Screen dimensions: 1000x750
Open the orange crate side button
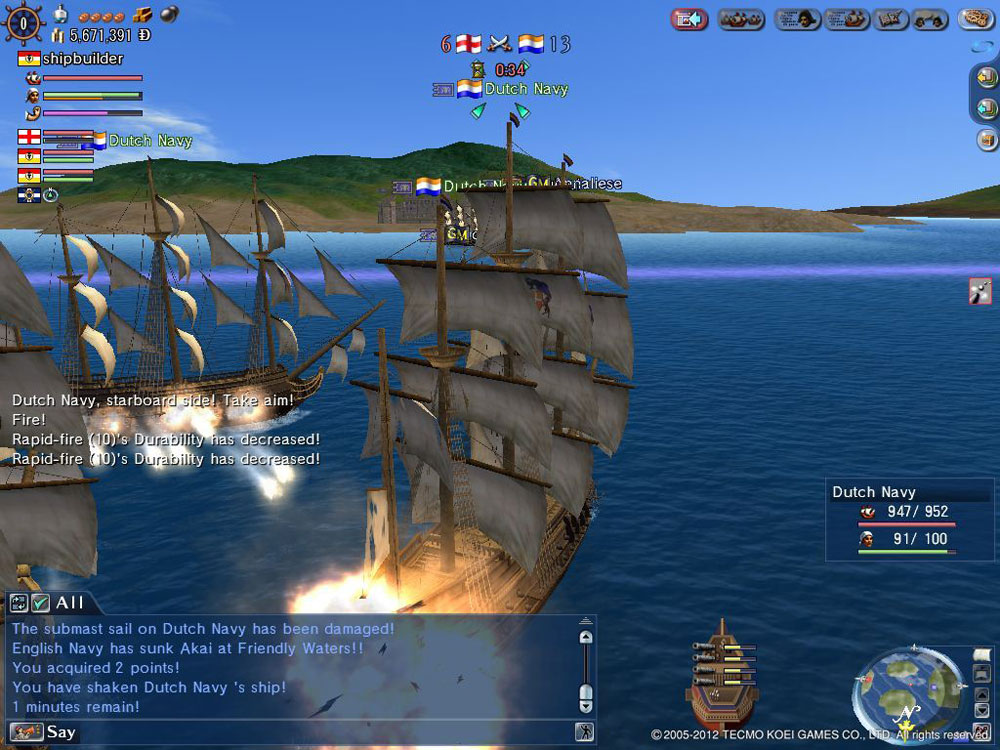pyautogui.click(x=986, y=139)
